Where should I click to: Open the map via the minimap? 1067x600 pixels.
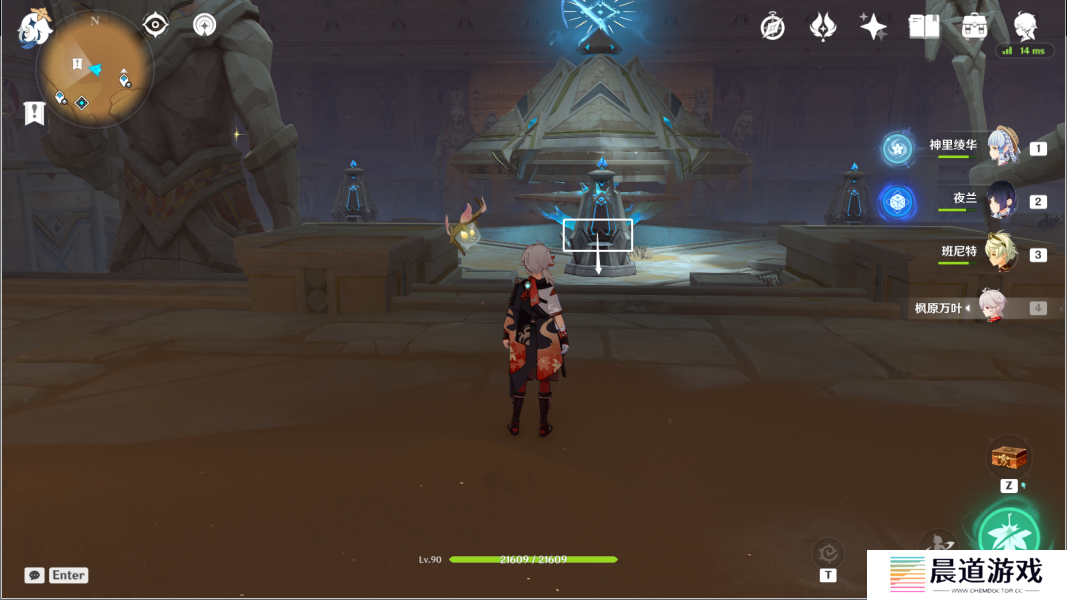[95, 70]
